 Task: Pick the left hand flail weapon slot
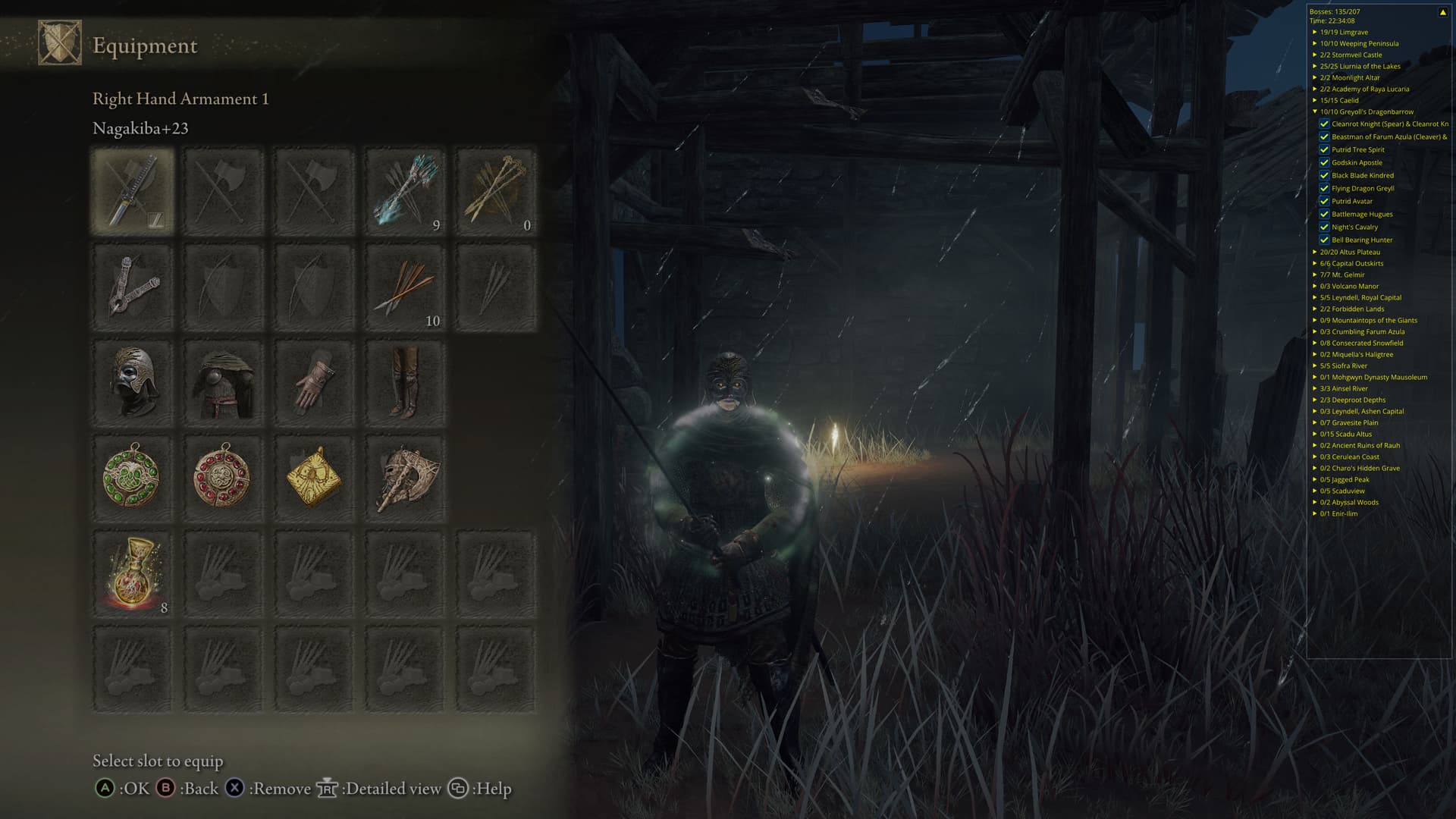click(x=133, y=287)
